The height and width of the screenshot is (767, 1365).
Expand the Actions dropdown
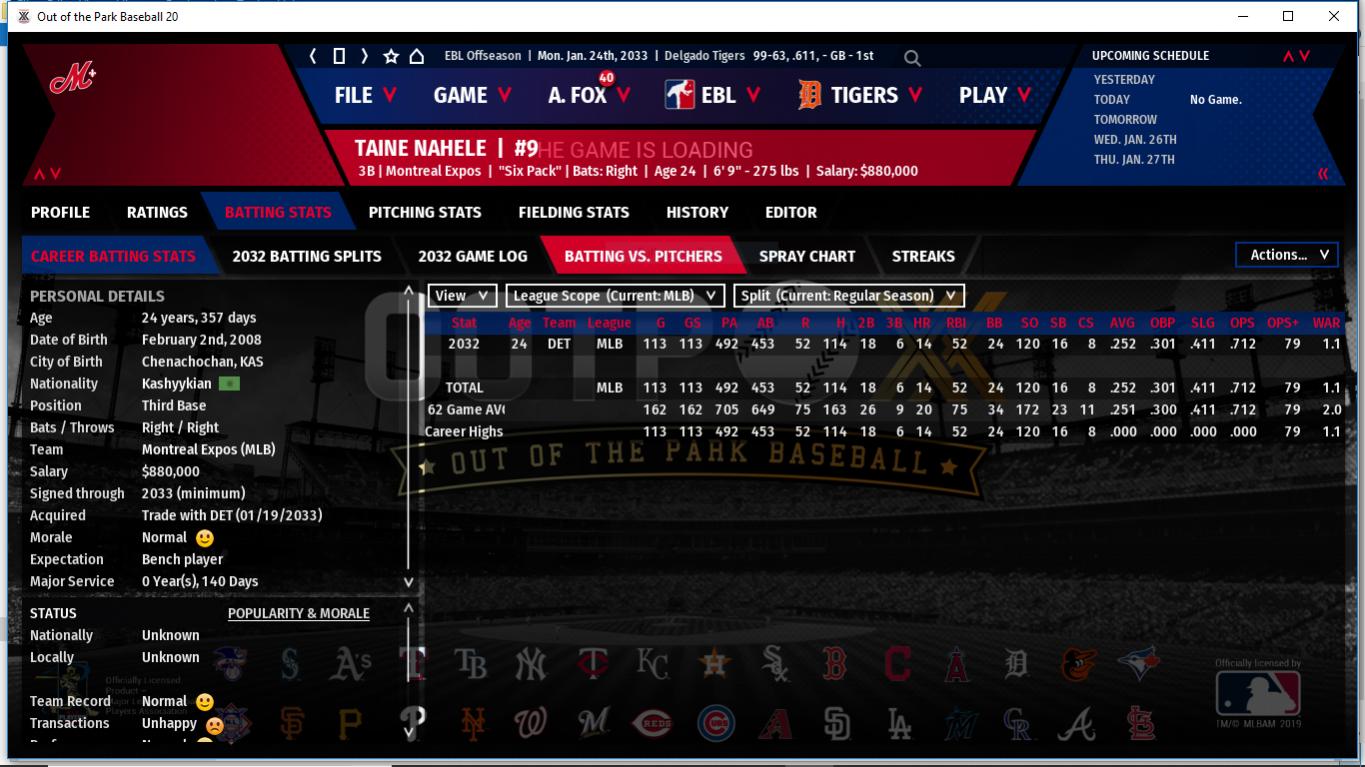pyautogui.click(x=1287, y=255)
